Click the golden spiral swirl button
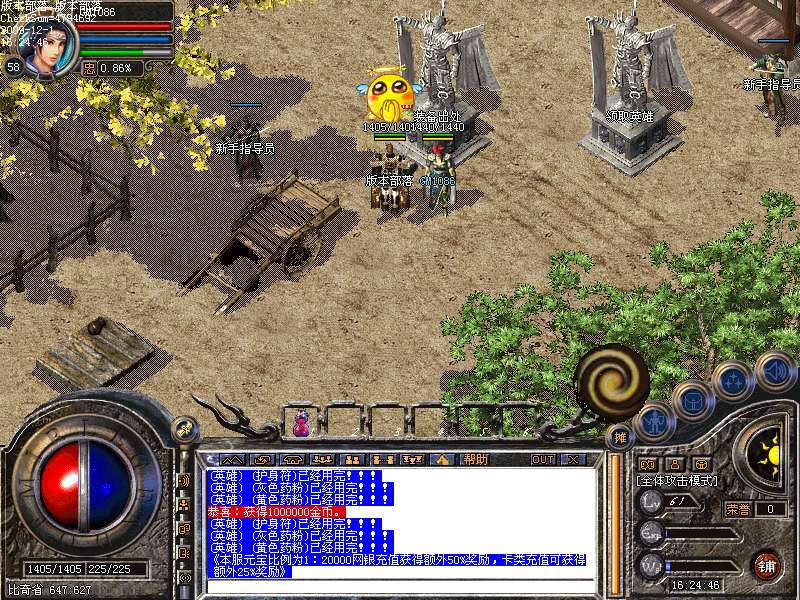Screen dimensions: 800x600 click(611, 378)
